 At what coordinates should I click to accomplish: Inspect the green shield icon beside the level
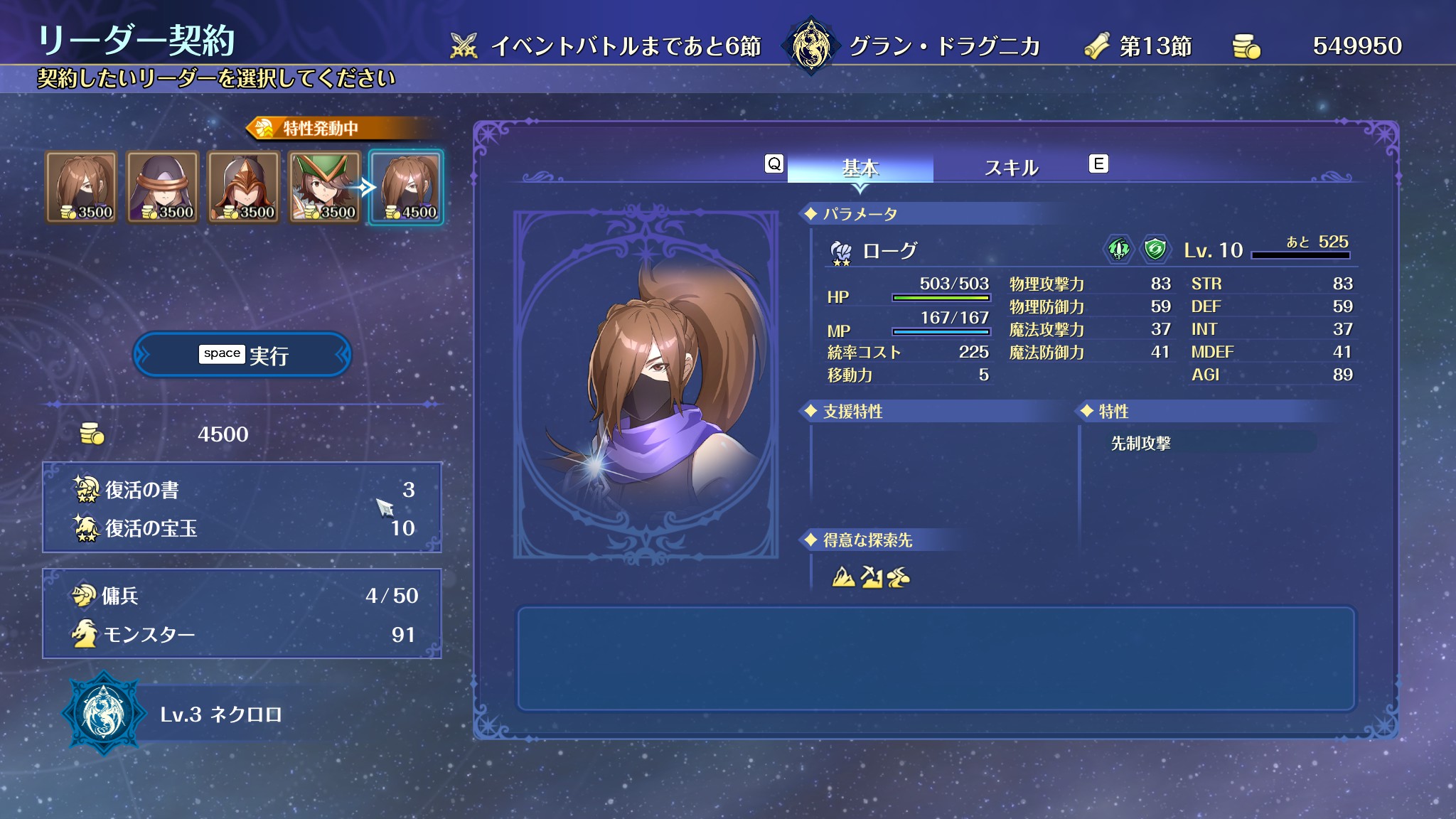coord(1155,250)
